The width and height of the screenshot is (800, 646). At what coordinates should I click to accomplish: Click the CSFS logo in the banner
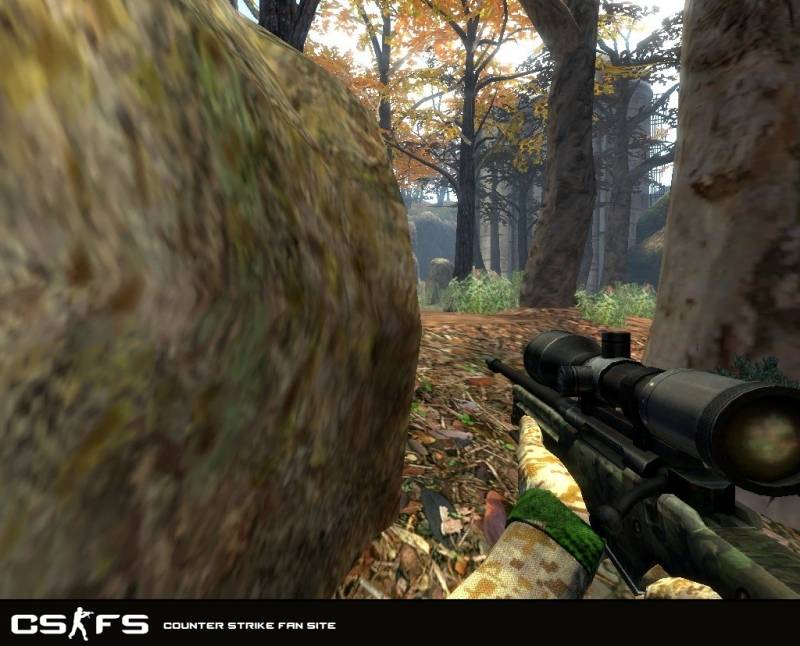[x=79, y=625]
